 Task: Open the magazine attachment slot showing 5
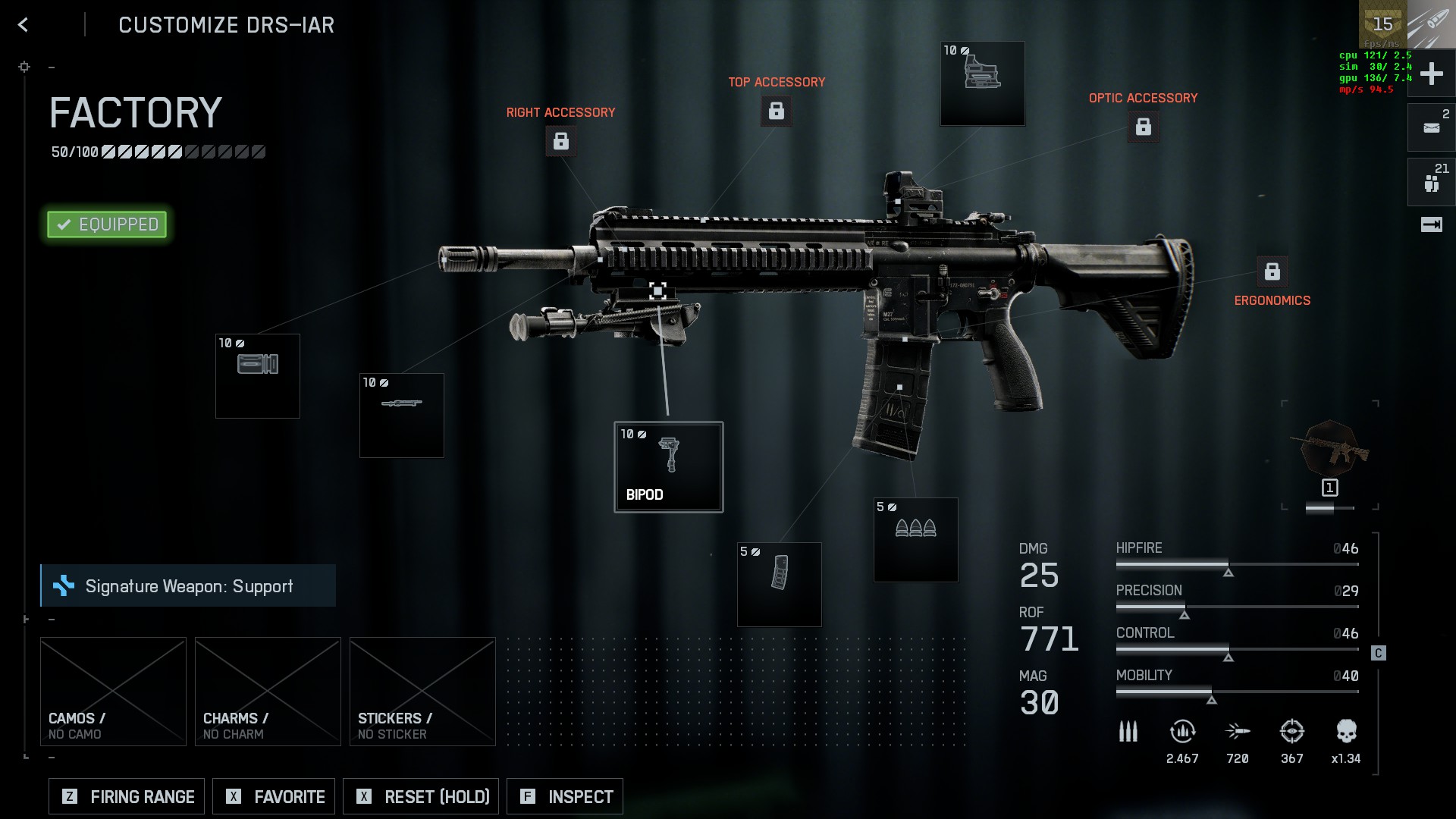(x=779, y=585)
